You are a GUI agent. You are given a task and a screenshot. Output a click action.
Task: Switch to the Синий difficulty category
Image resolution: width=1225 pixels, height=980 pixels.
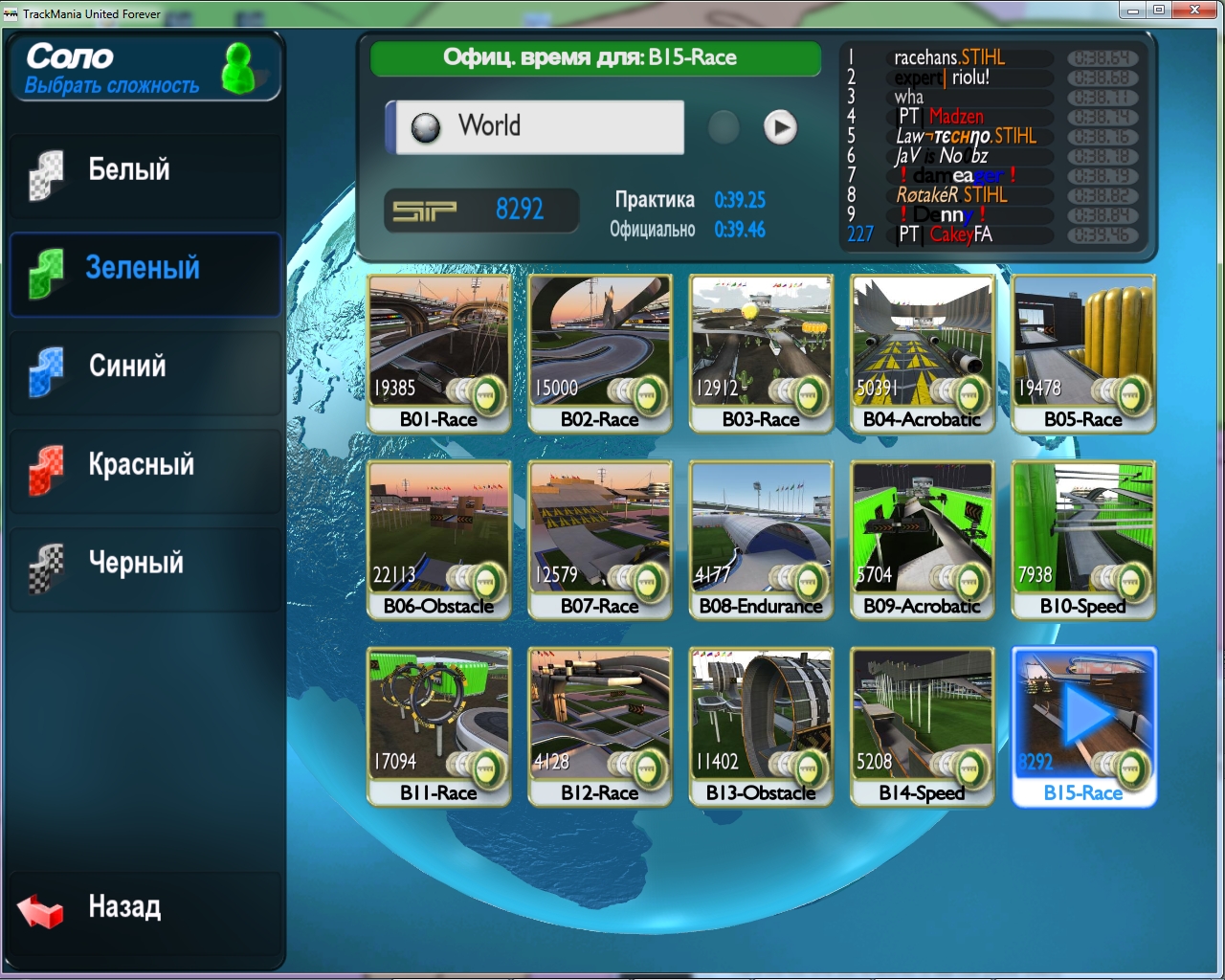145,367
